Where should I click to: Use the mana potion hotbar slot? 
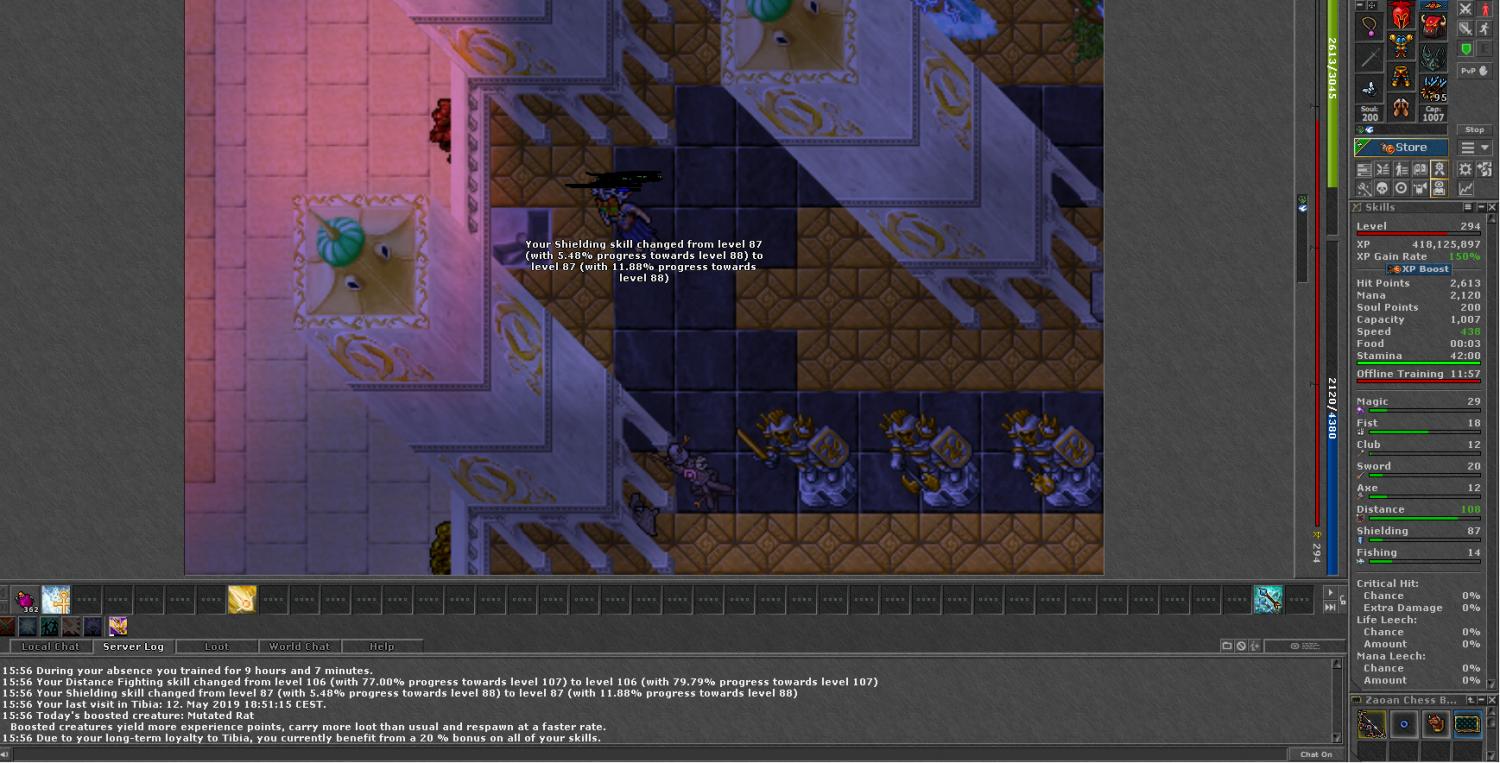[25, 600]
